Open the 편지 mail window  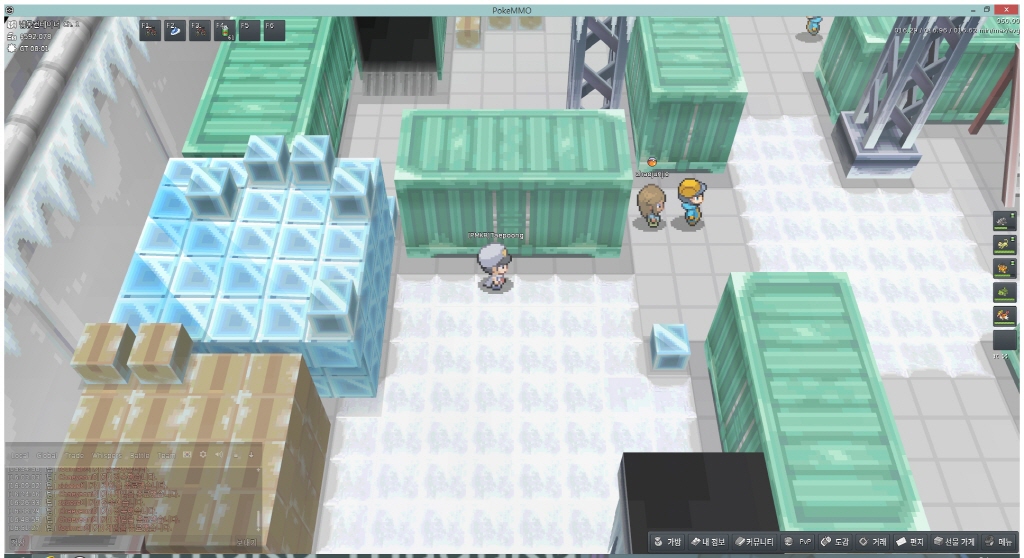pyautogui.click(x=911, y=541)
